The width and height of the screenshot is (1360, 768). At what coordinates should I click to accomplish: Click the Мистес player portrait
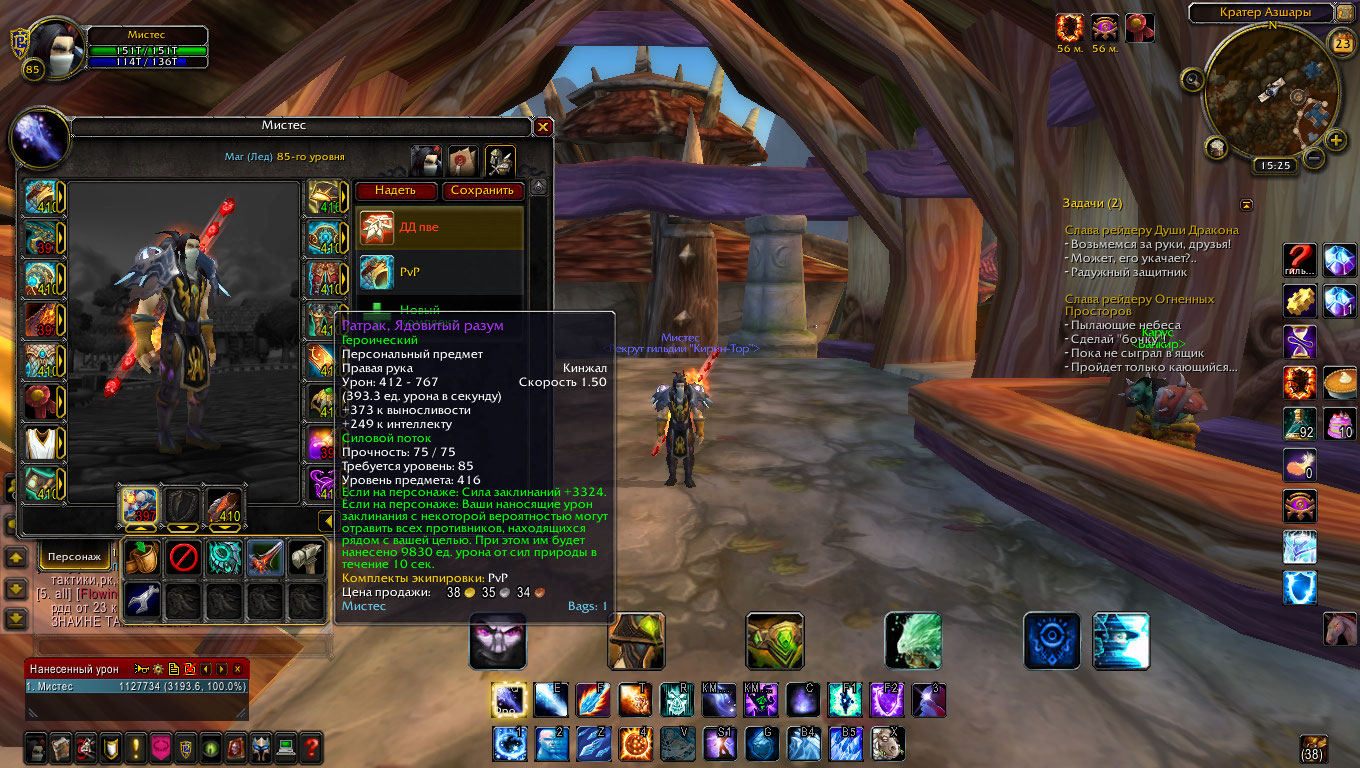[49, 45]
